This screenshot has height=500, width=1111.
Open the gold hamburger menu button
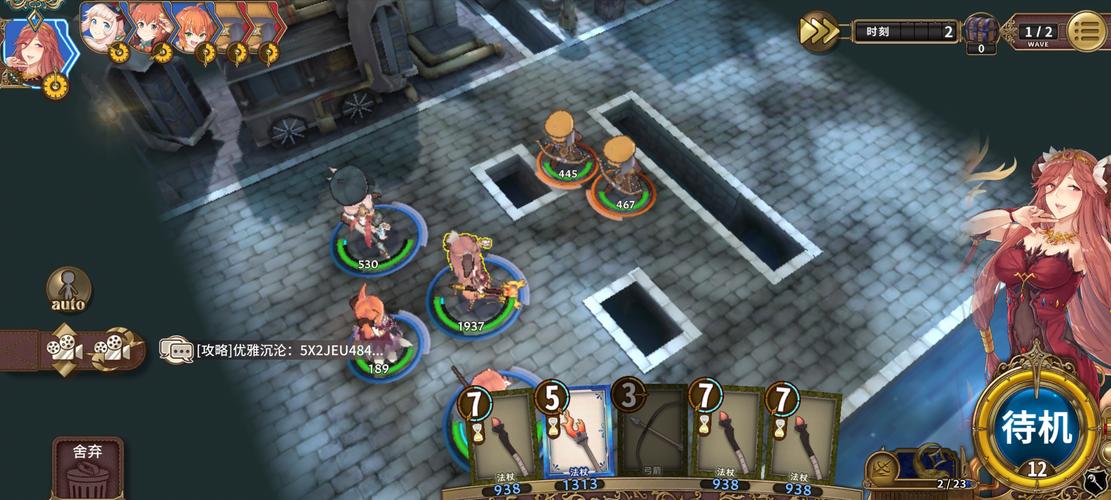[1087, 31]
